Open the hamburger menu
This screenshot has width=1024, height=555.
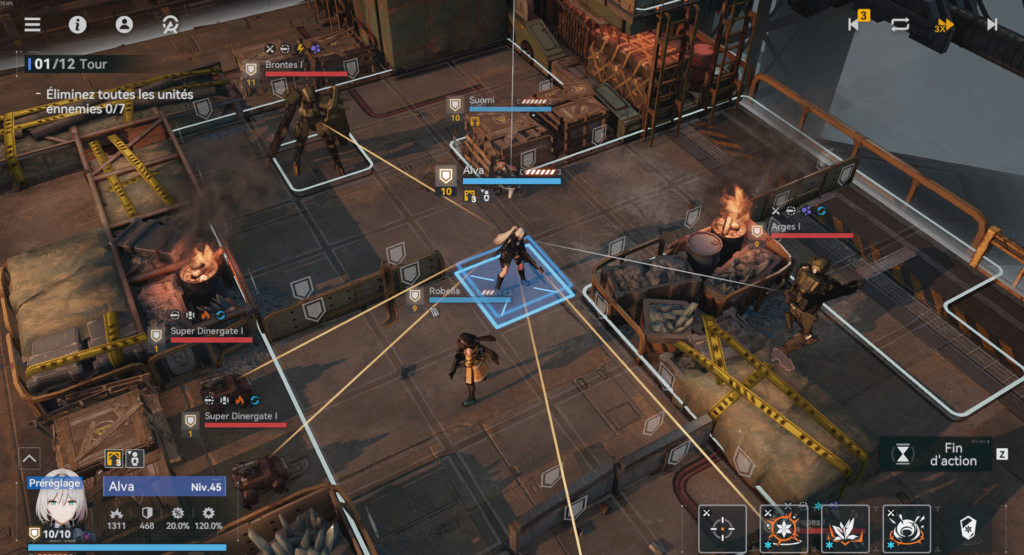[x=33, y=24]
